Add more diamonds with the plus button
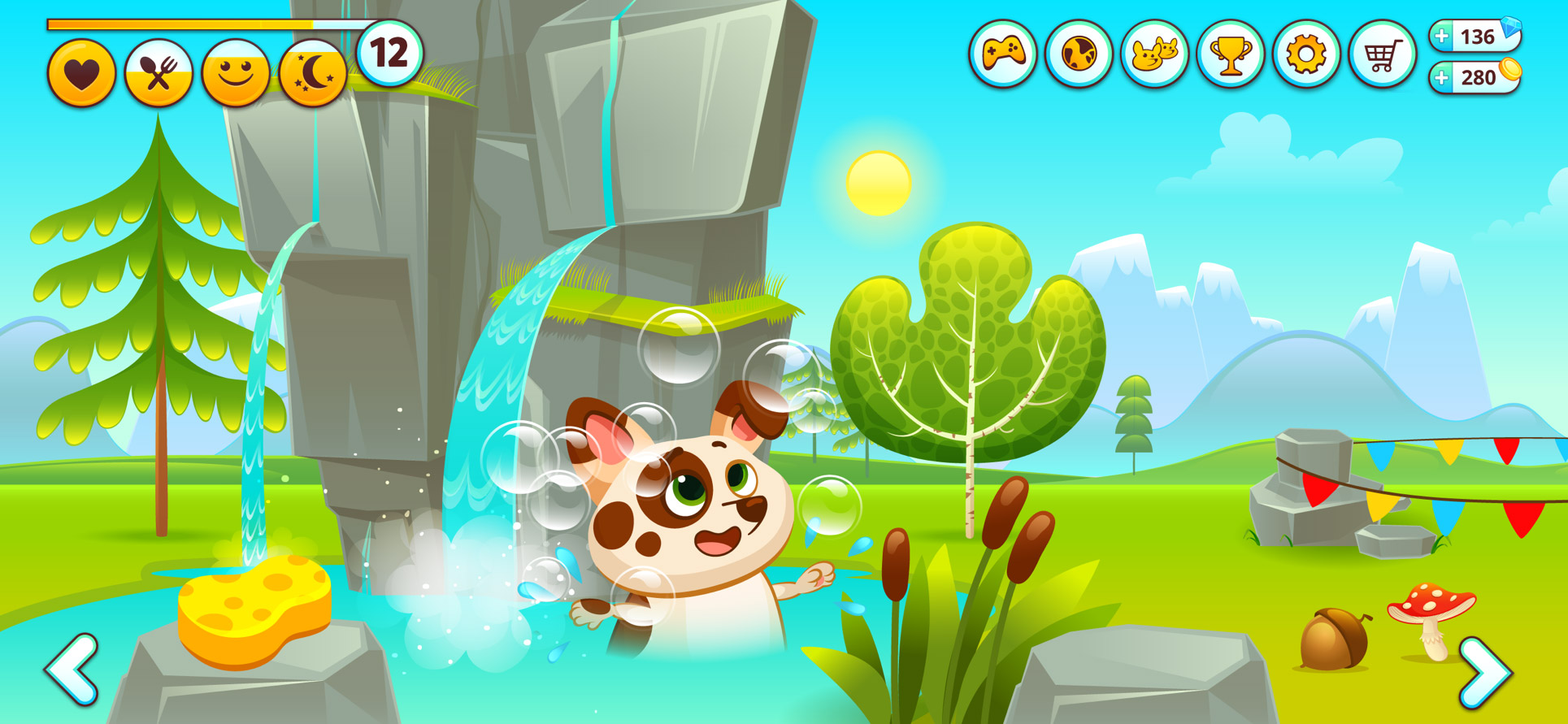Viewport: 1568px width, 724px height. [1442, 37]
